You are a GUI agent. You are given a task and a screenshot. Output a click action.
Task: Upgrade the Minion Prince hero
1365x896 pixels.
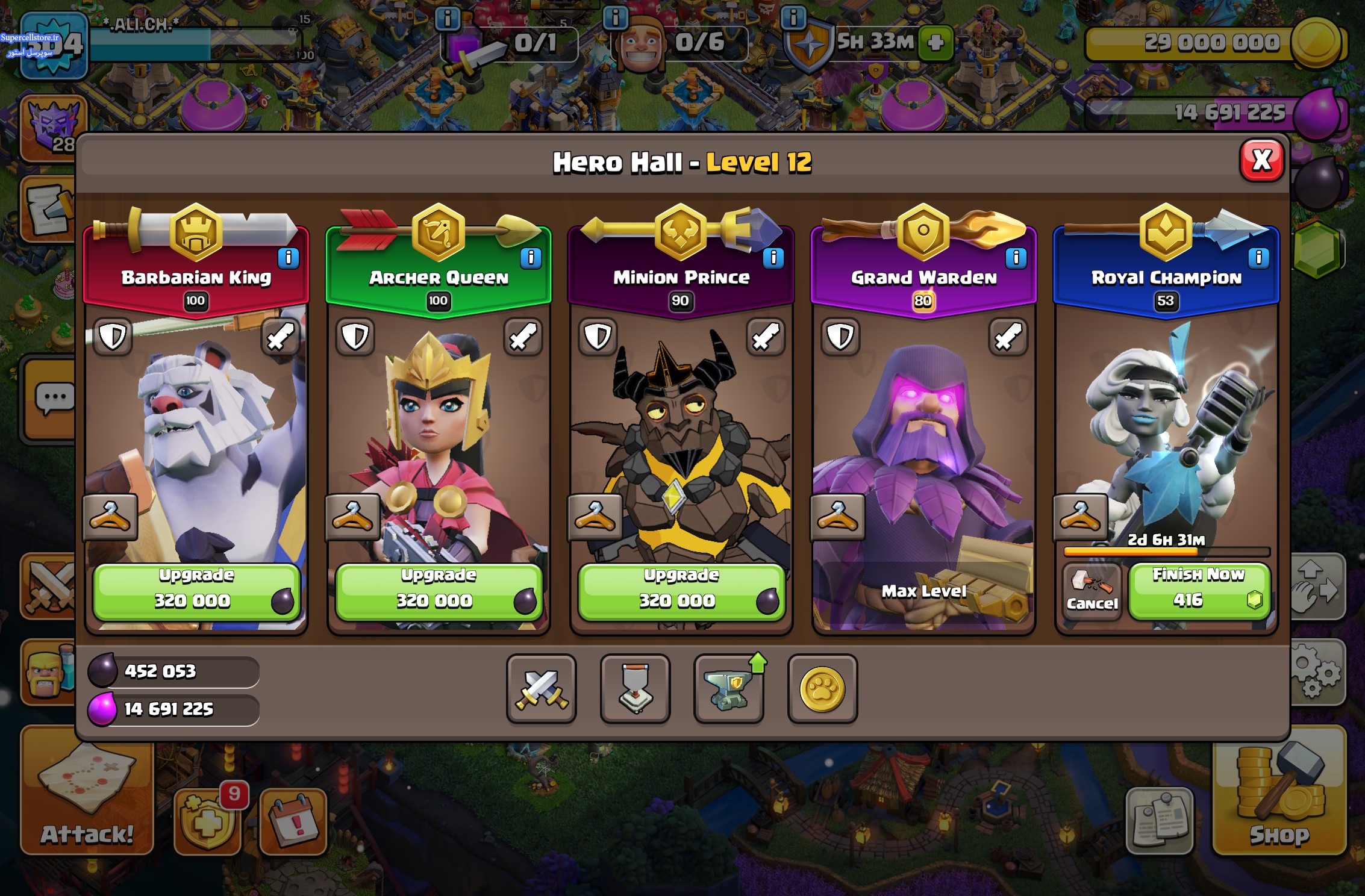click(681, 591)
